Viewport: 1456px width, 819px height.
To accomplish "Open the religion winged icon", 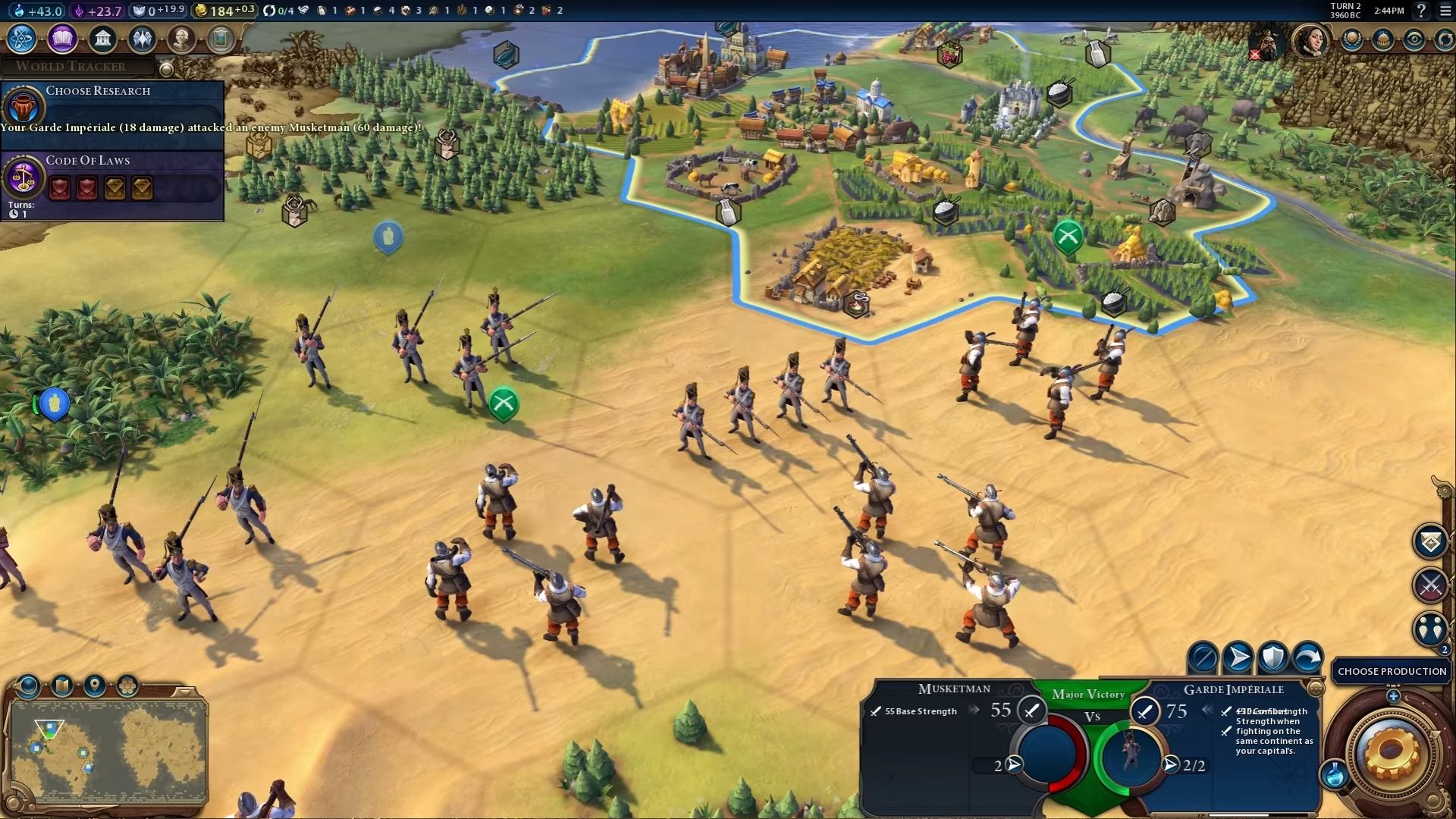I will 142,38.
